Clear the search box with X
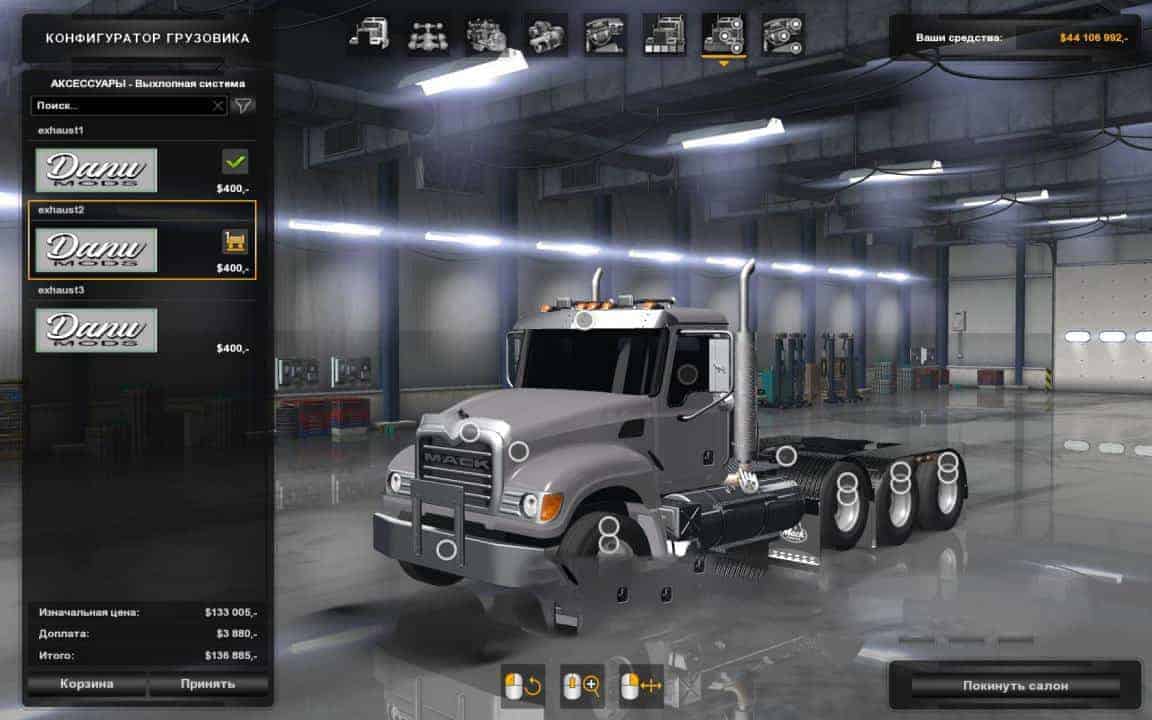The height and width of the screenshot is (720, 1152). coord(218,105)
